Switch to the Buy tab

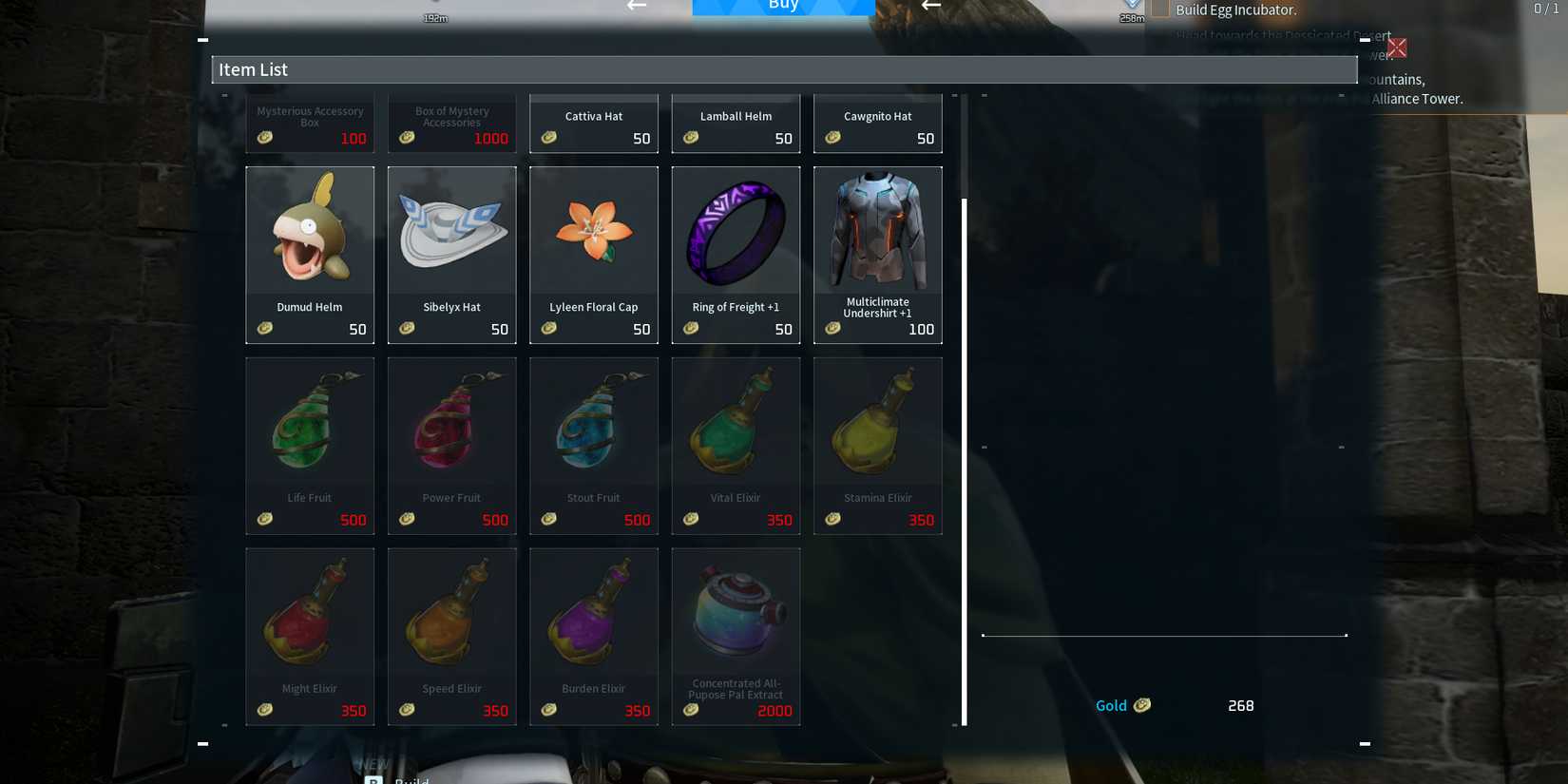(x=783, y=6)
